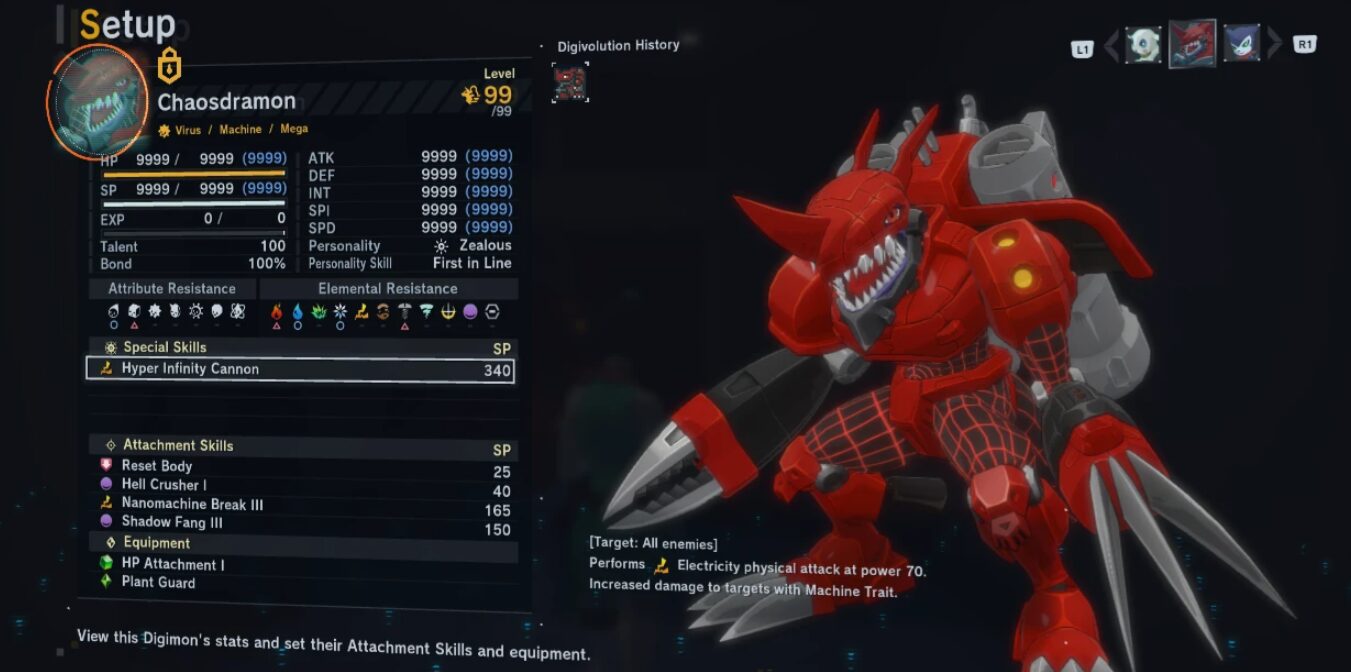
Task: Click the Digivolution History thumbnail
Action: tap(570, 83)
